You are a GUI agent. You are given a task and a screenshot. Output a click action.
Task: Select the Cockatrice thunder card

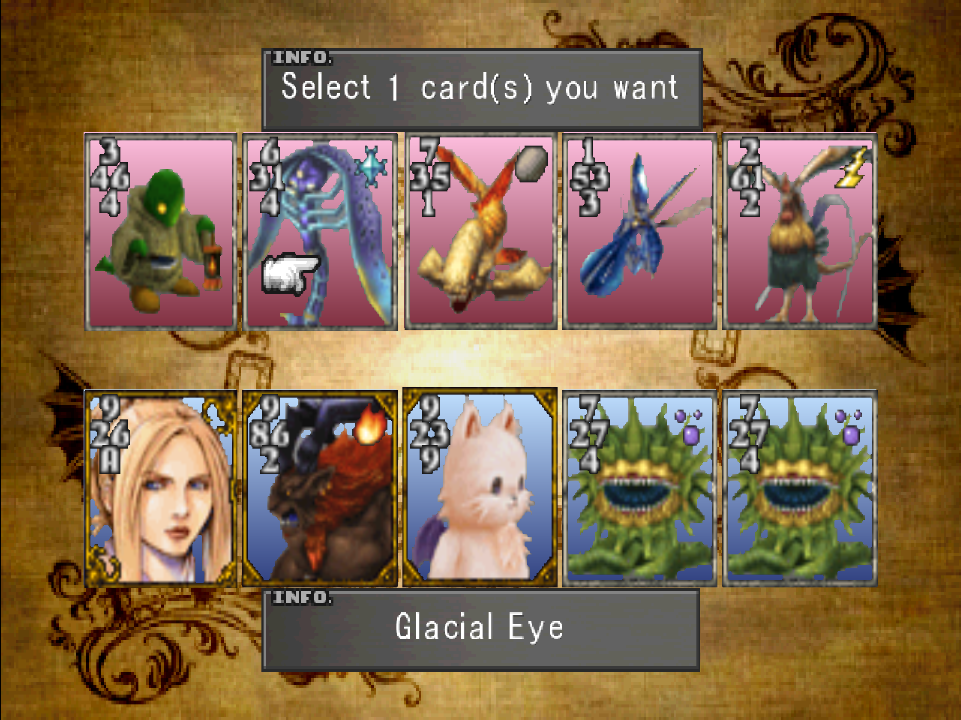[799, 232]
